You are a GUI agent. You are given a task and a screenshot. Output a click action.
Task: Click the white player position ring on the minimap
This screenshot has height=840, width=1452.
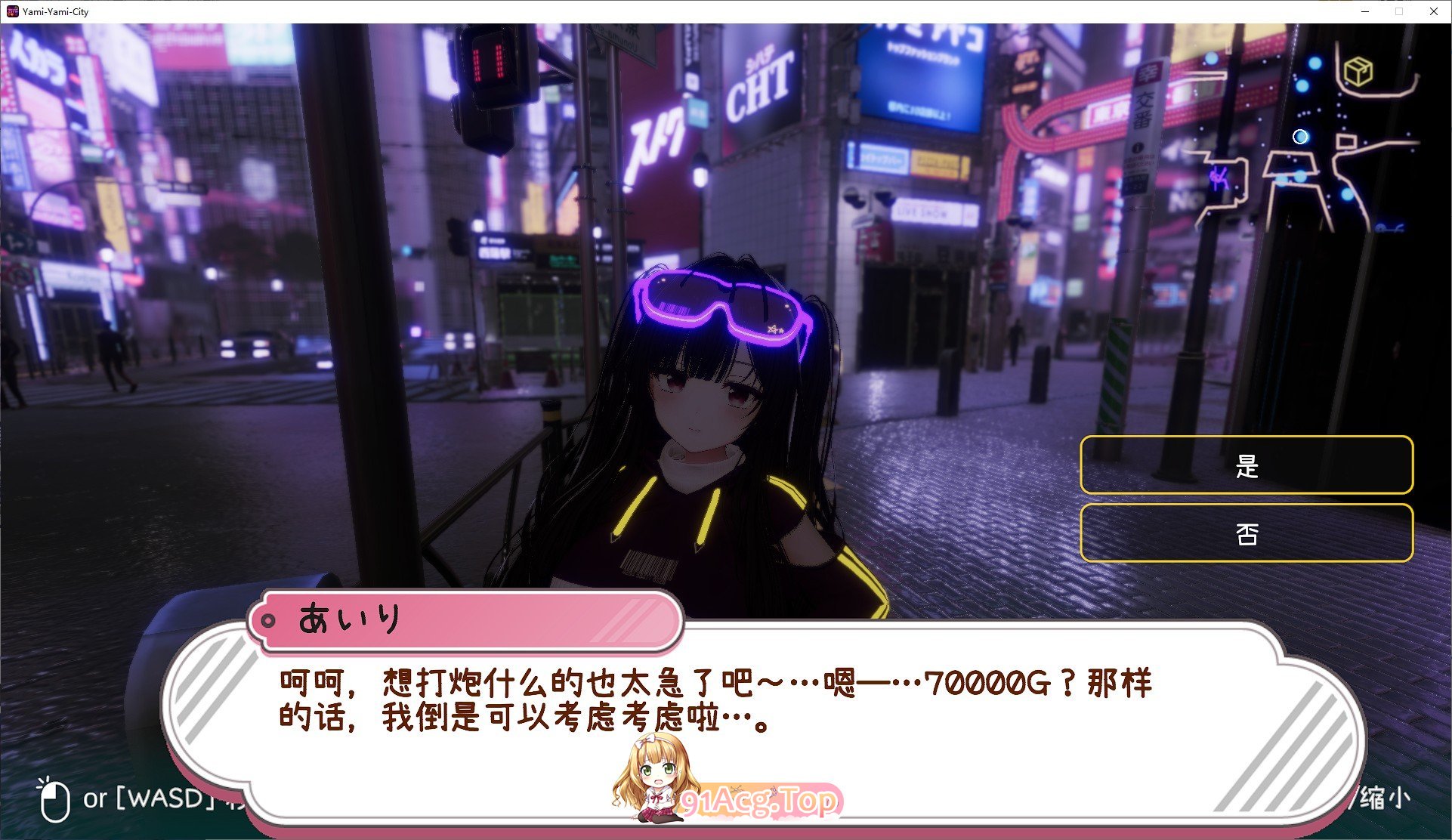[x=1300, y=137]
